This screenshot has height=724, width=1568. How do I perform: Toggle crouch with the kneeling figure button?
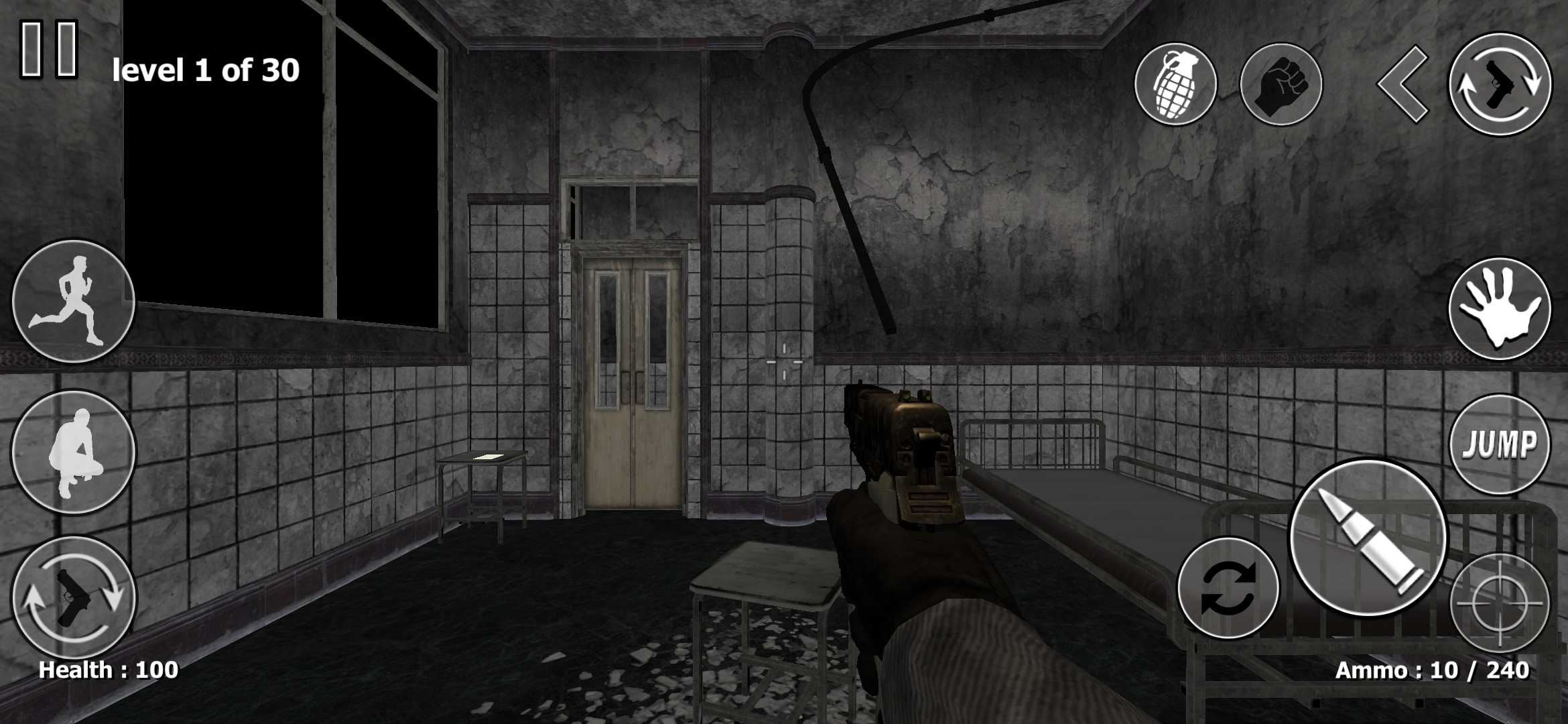[x=74, y=452]
